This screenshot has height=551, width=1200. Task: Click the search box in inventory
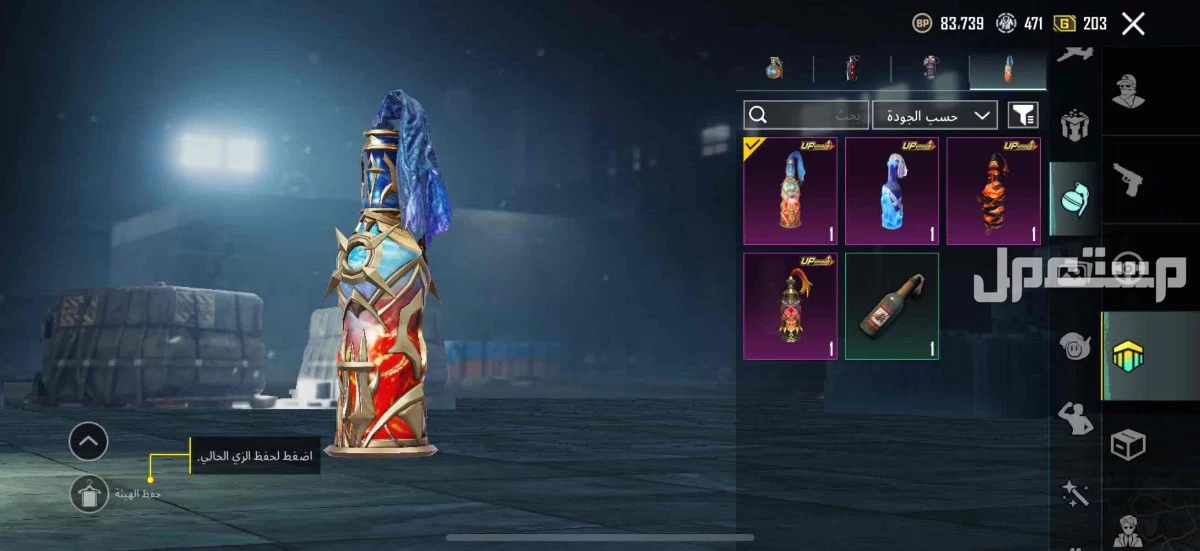pyautogui.click(x=805, y=116)
